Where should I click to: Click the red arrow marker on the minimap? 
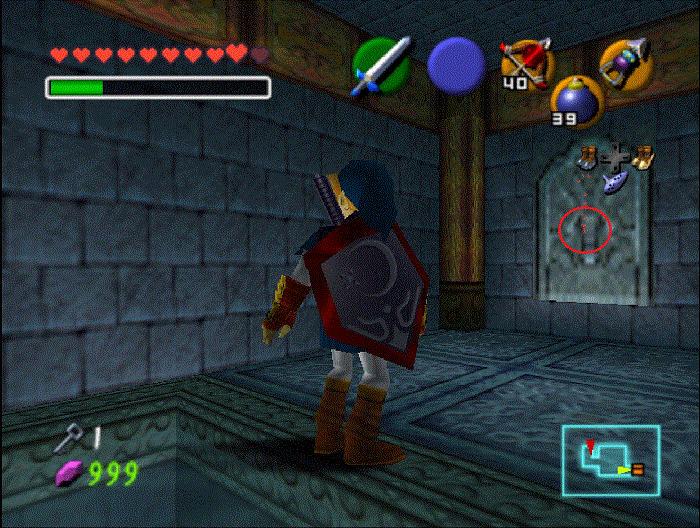coord(591,442)
